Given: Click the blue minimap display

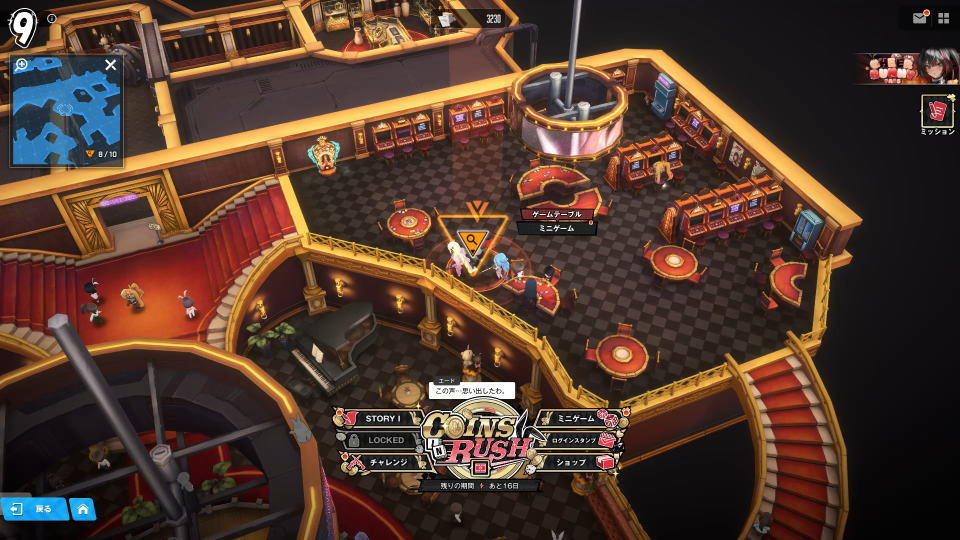Looking at the screenshot, I should tap(66, 115).
